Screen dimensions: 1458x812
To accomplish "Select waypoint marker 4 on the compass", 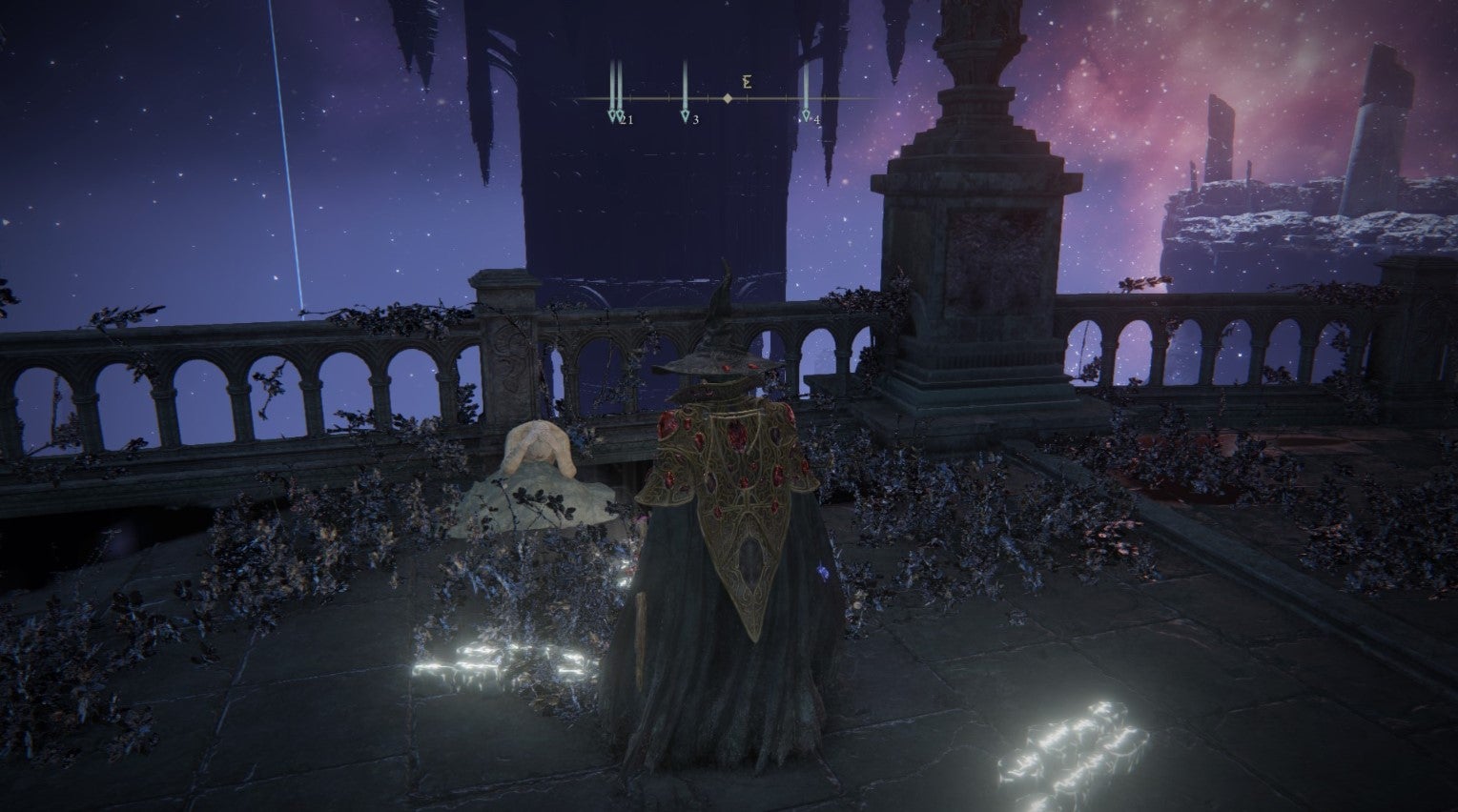I will pos(808,114).
